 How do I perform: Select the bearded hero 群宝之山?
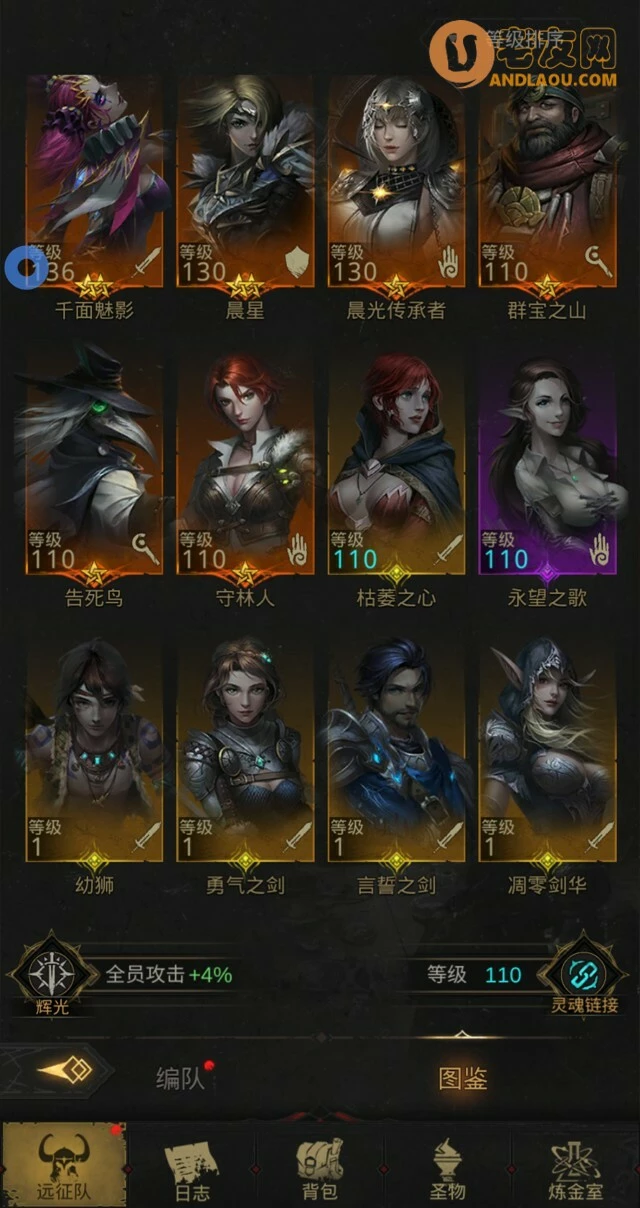[x=547, y=180]
